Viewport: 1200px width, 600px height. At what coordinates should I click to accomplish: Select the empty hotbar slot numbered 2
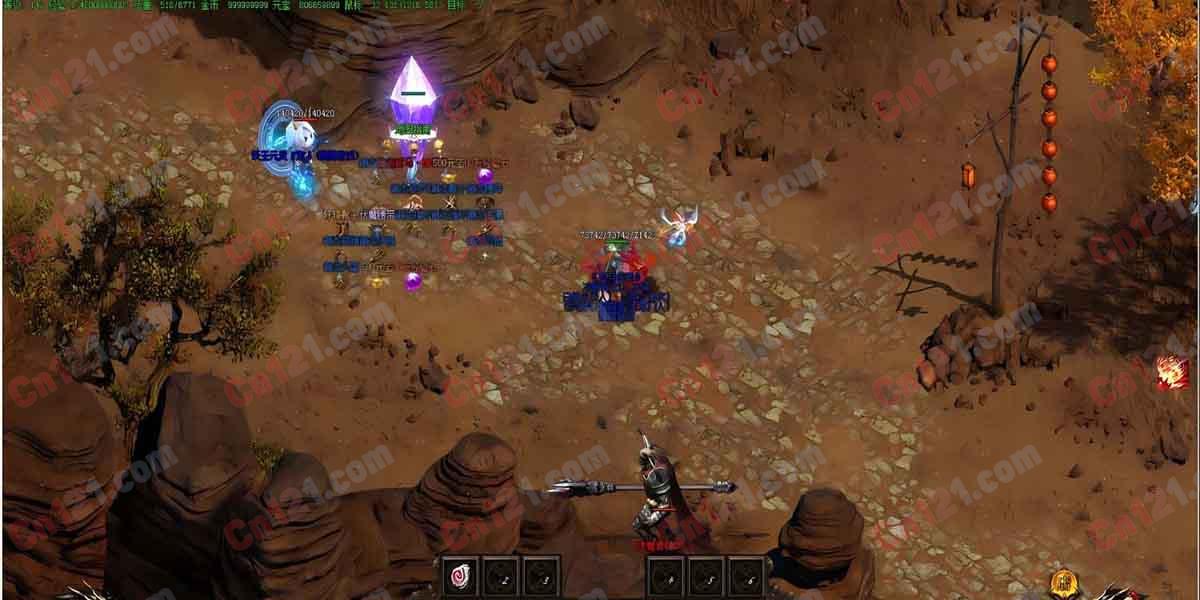tap(500, 577)
